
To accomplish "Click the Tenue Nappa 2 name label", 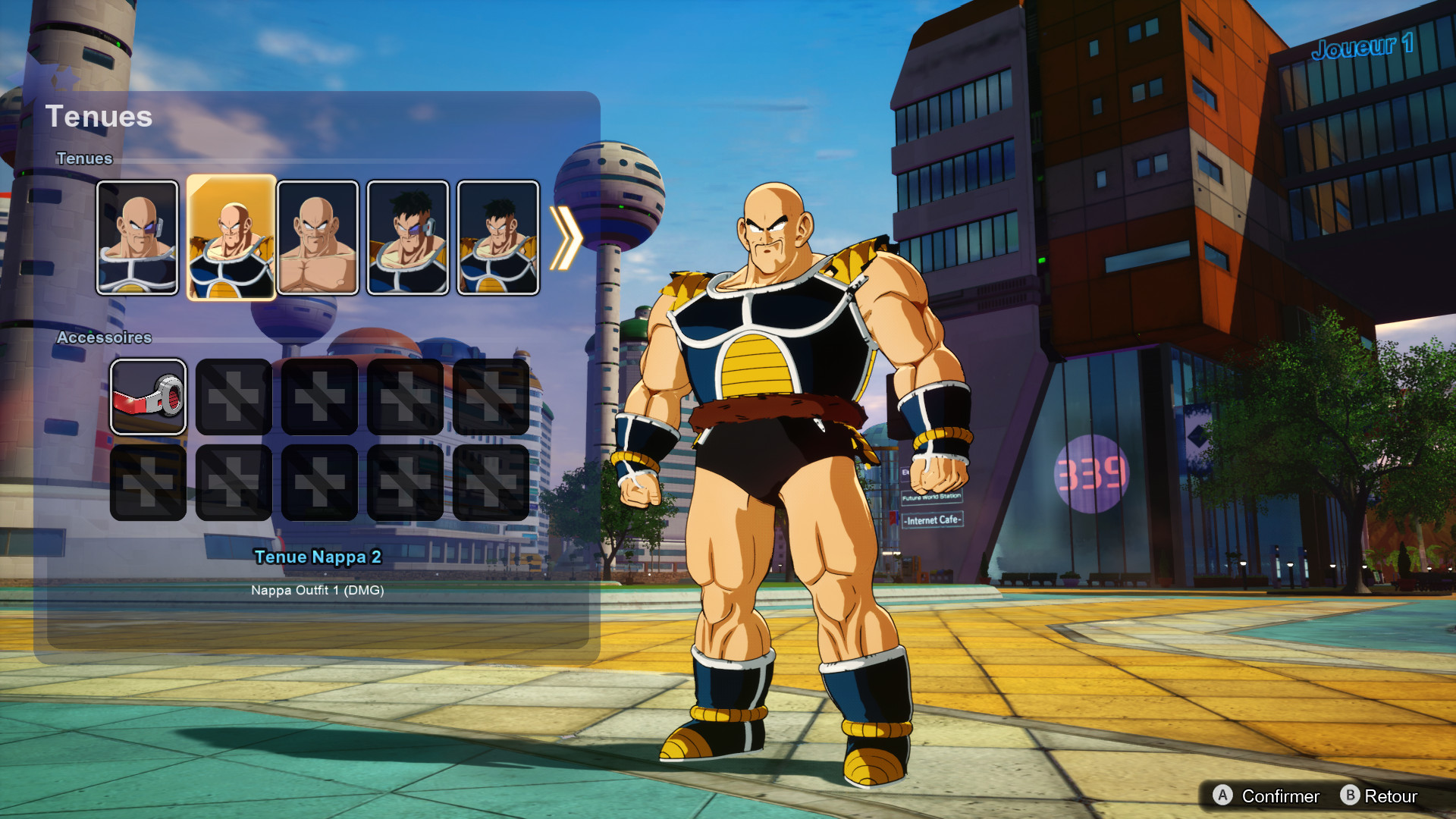I will [319, 557].
